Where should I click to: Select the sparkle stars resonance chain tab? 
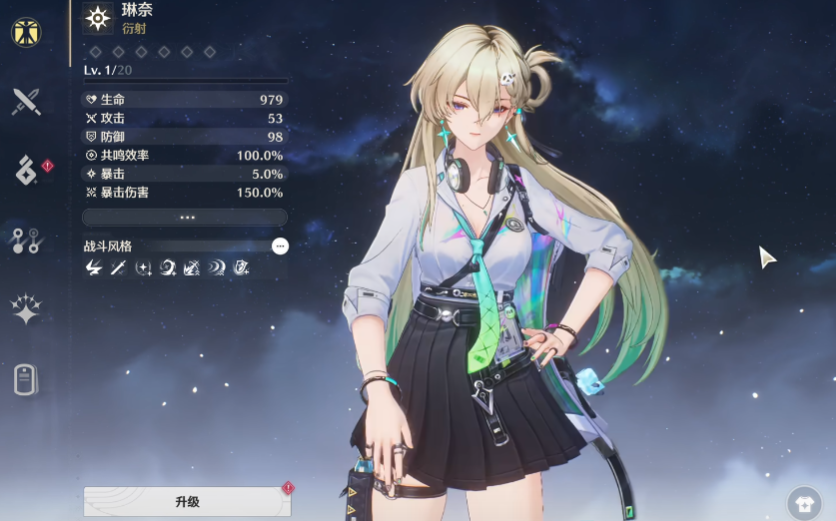tap(26, 309)
